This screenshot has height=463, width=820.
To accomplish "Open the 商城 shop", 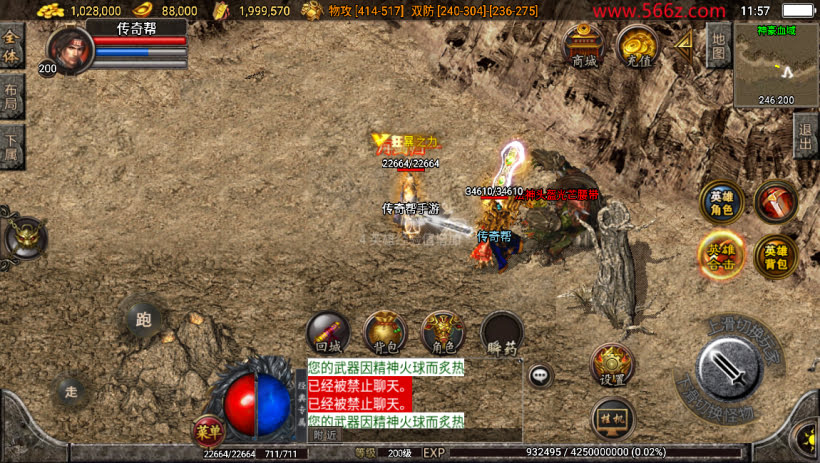I will (x=583, y=45).
